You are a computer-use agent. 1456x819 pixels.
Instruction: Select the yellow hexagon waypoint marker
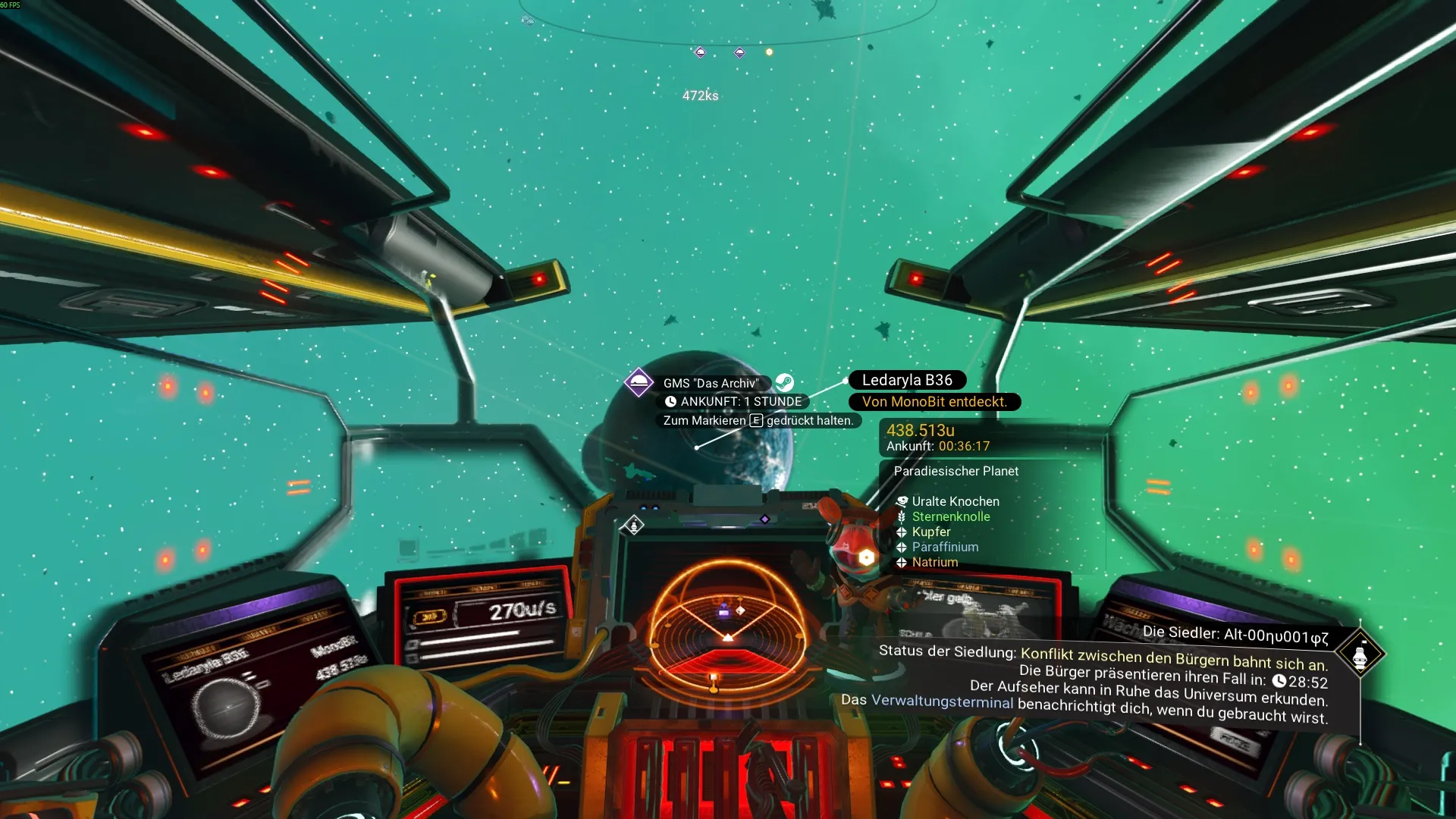point(866,558)
